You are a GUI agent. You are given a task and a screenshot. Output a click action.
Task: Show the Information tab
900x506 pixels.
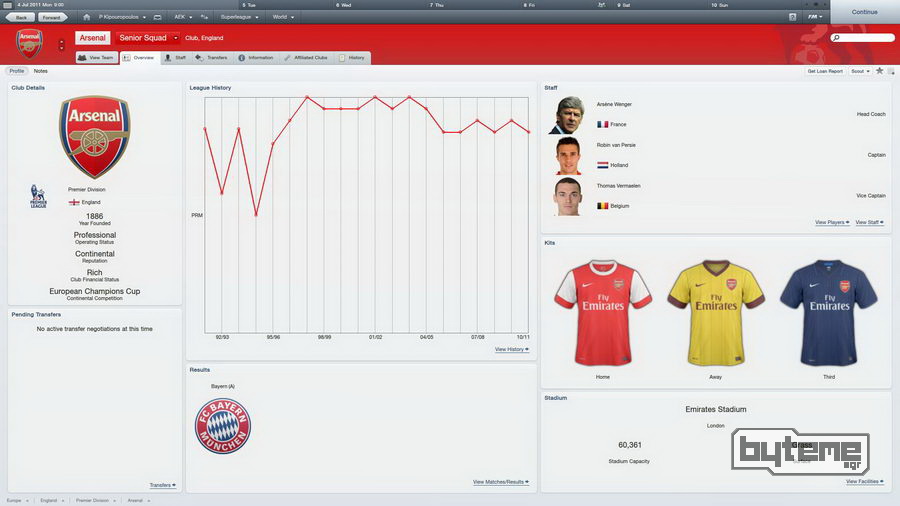[256, 58]
